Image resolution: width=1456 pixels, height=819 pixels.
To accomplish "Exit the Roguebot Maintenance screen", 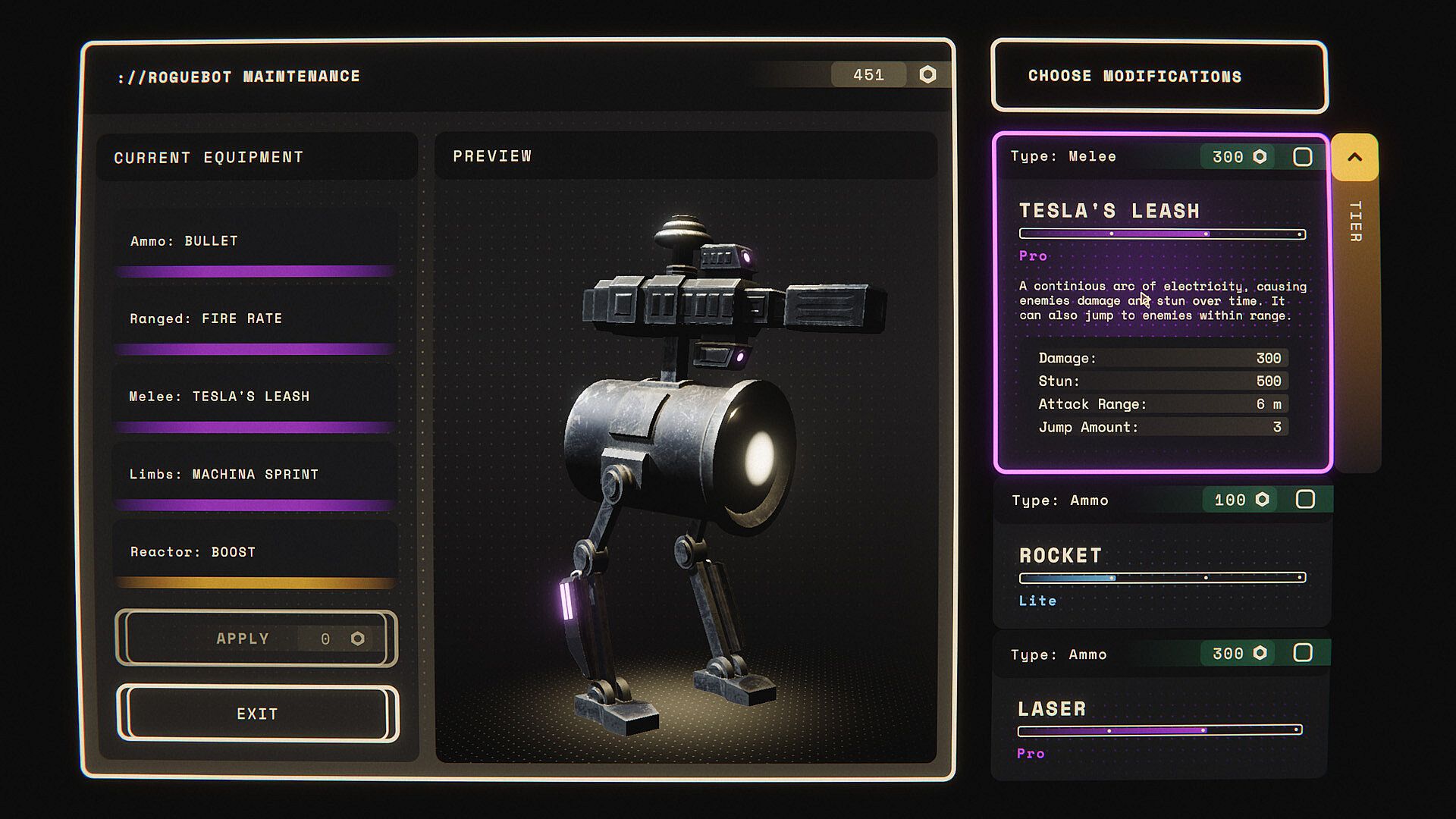I will 257,714.
